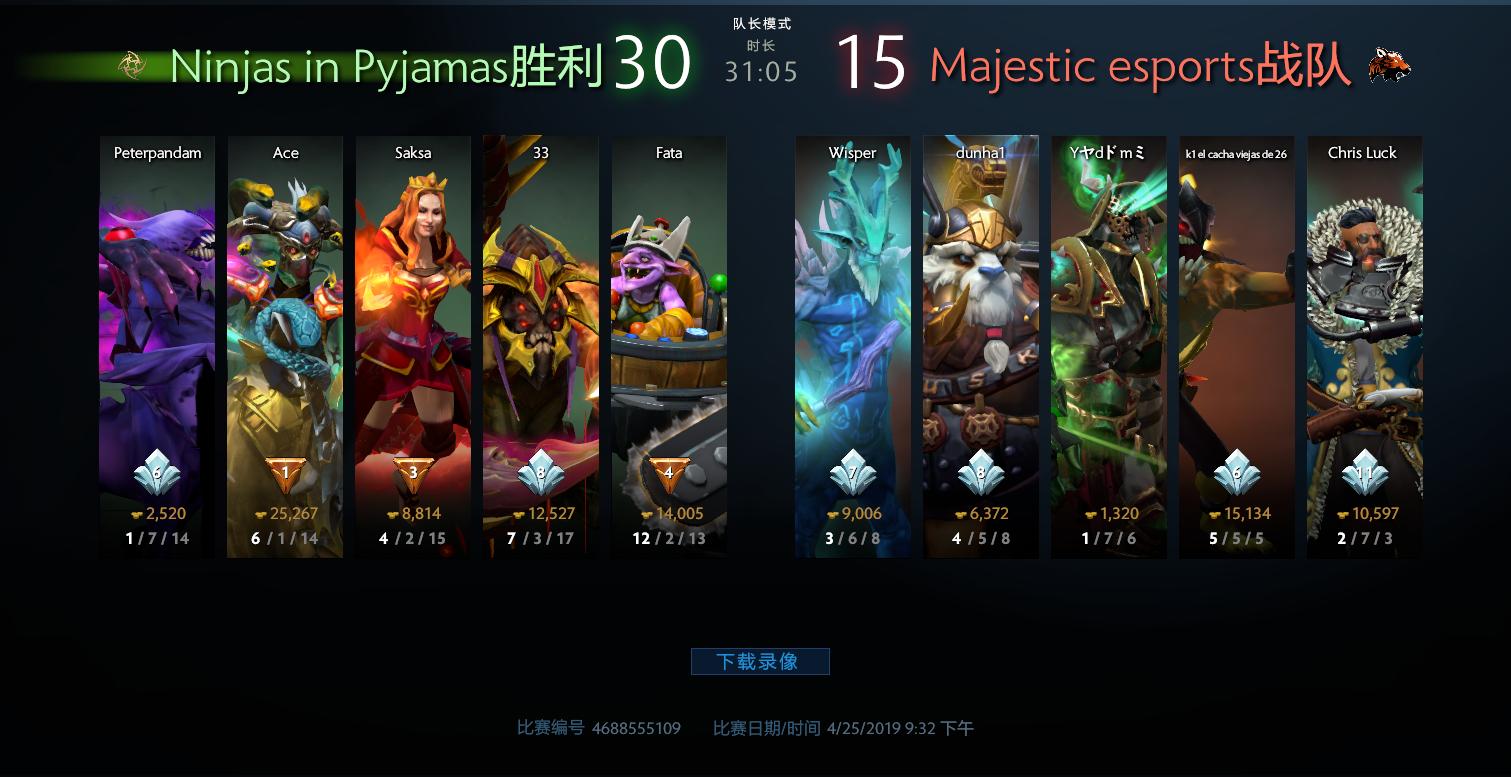
Task: Click Peterpandam's hero portrait
Action: (157, 300)
